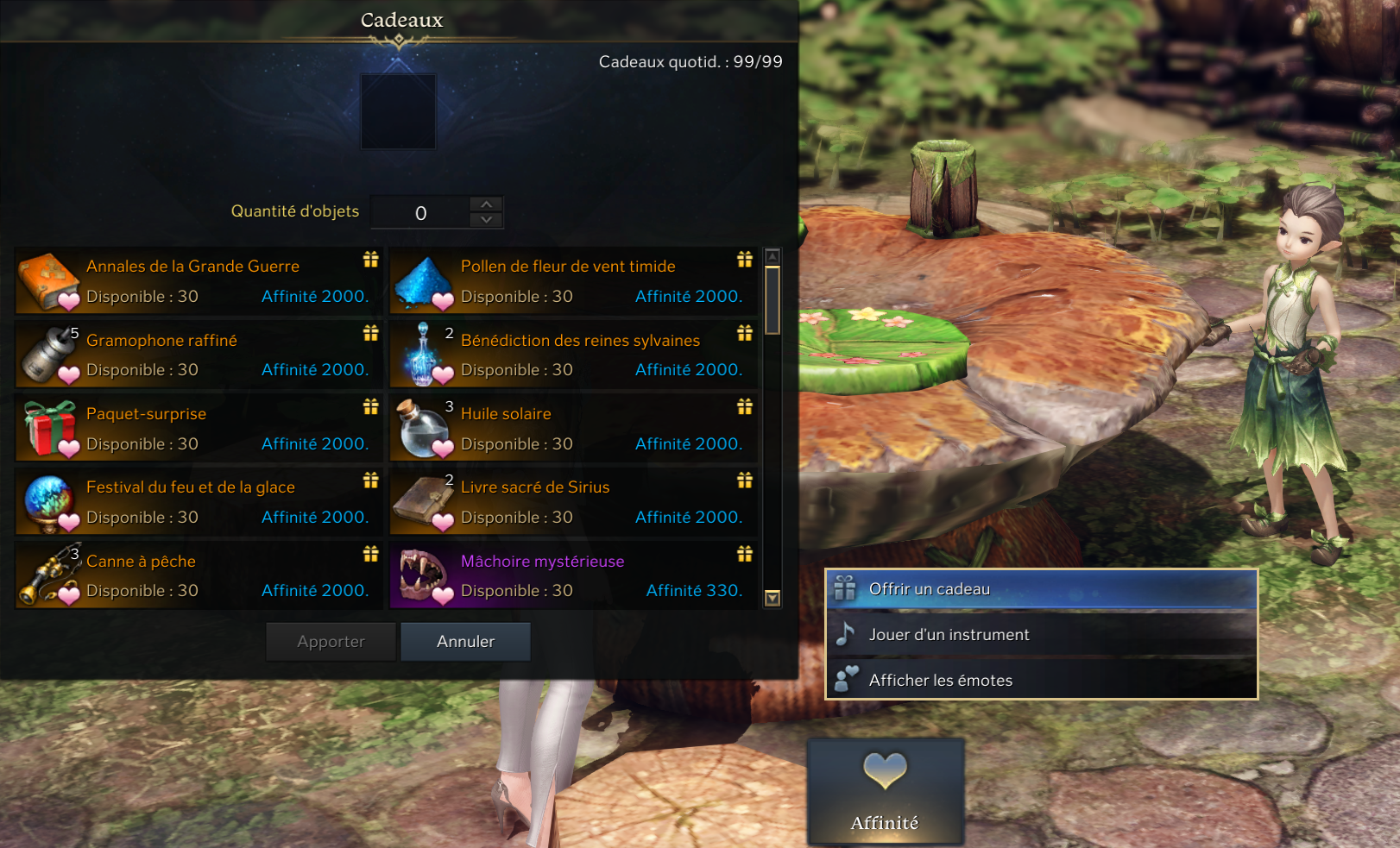Choose the Huile solaire gift

[573, 429]
